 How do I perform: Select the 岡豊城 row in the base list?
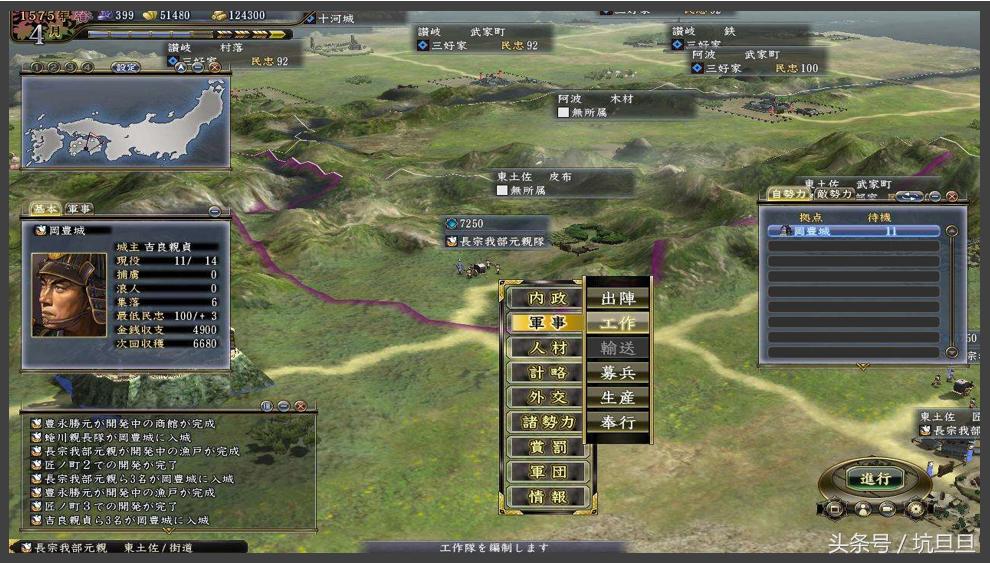(x=853, y=231)
